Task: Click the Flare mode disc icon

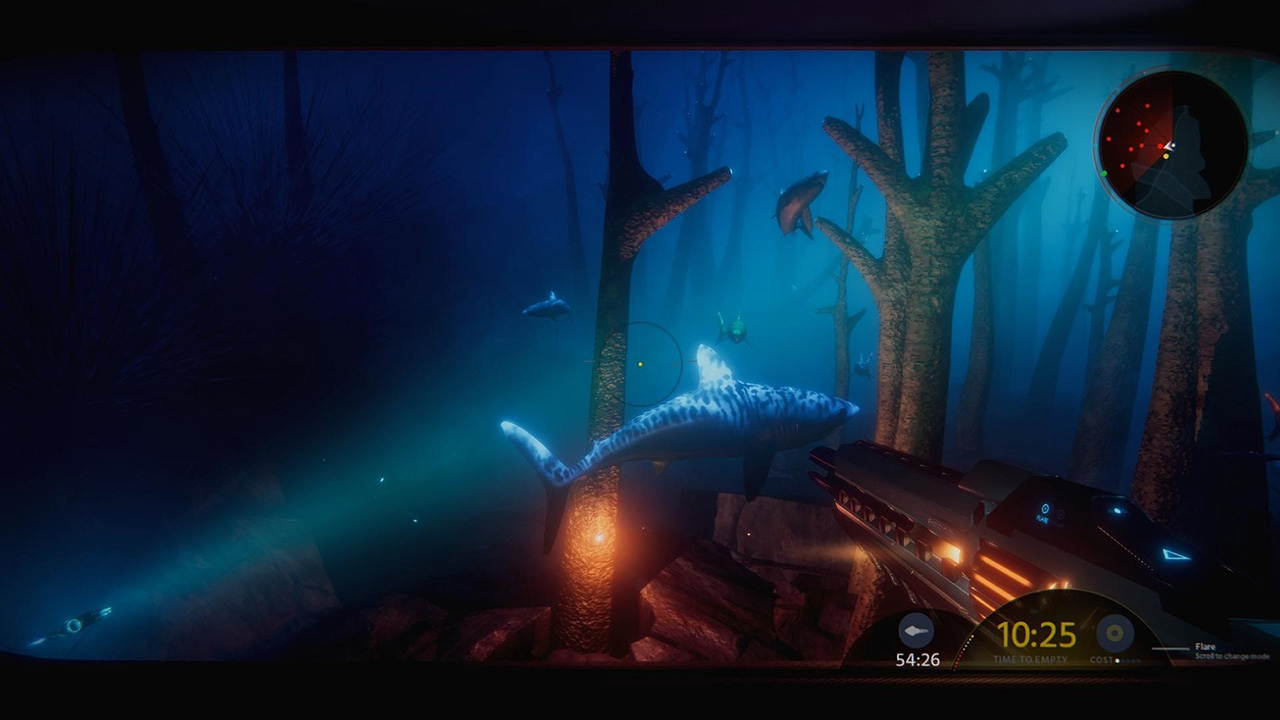Action: tap(1114, 633)
